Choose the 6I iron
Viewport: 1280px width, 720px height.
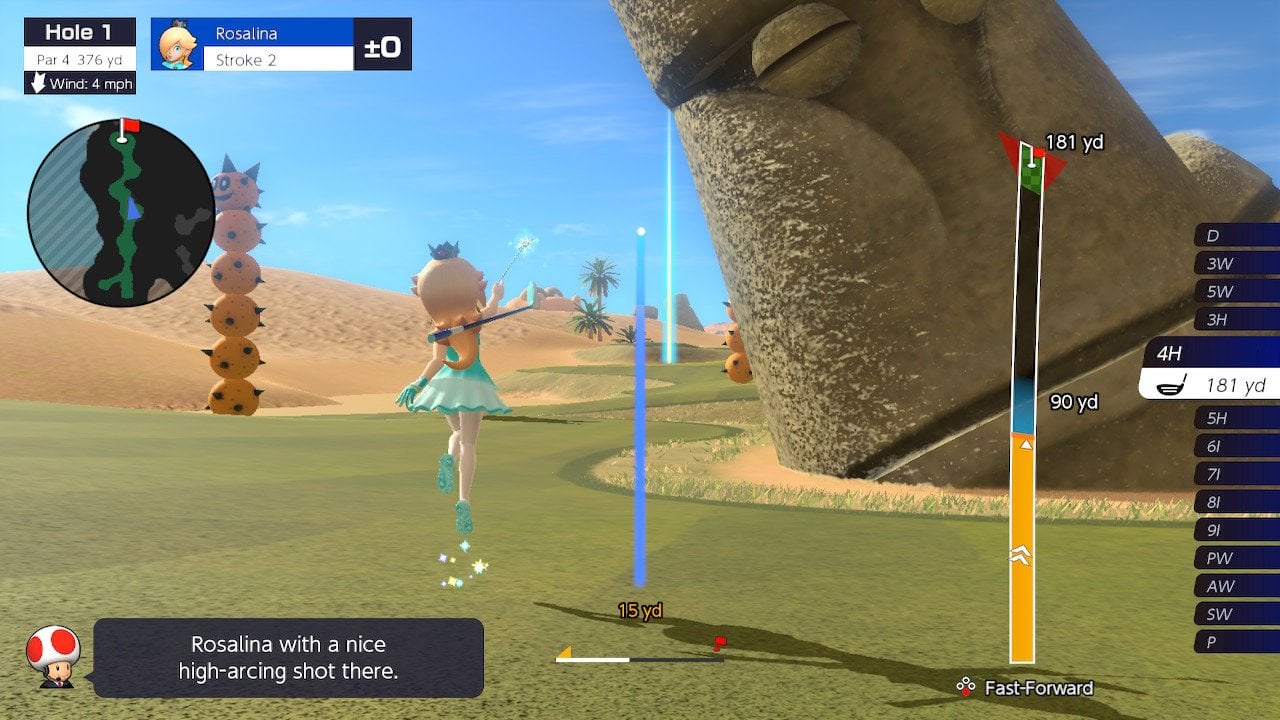click(x=1236, y=446)
